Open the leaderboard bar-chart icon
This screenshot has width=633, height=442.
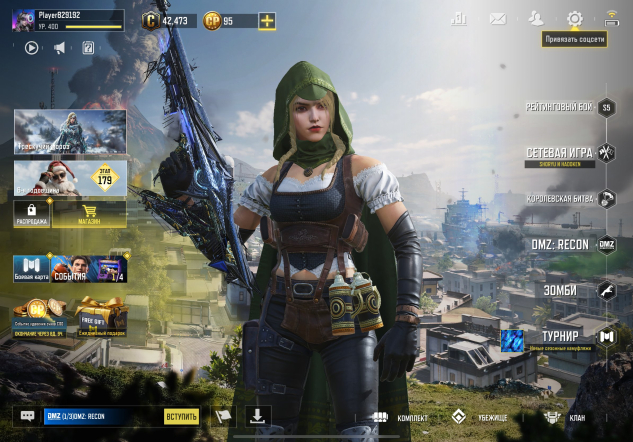[x=459, y=18]
